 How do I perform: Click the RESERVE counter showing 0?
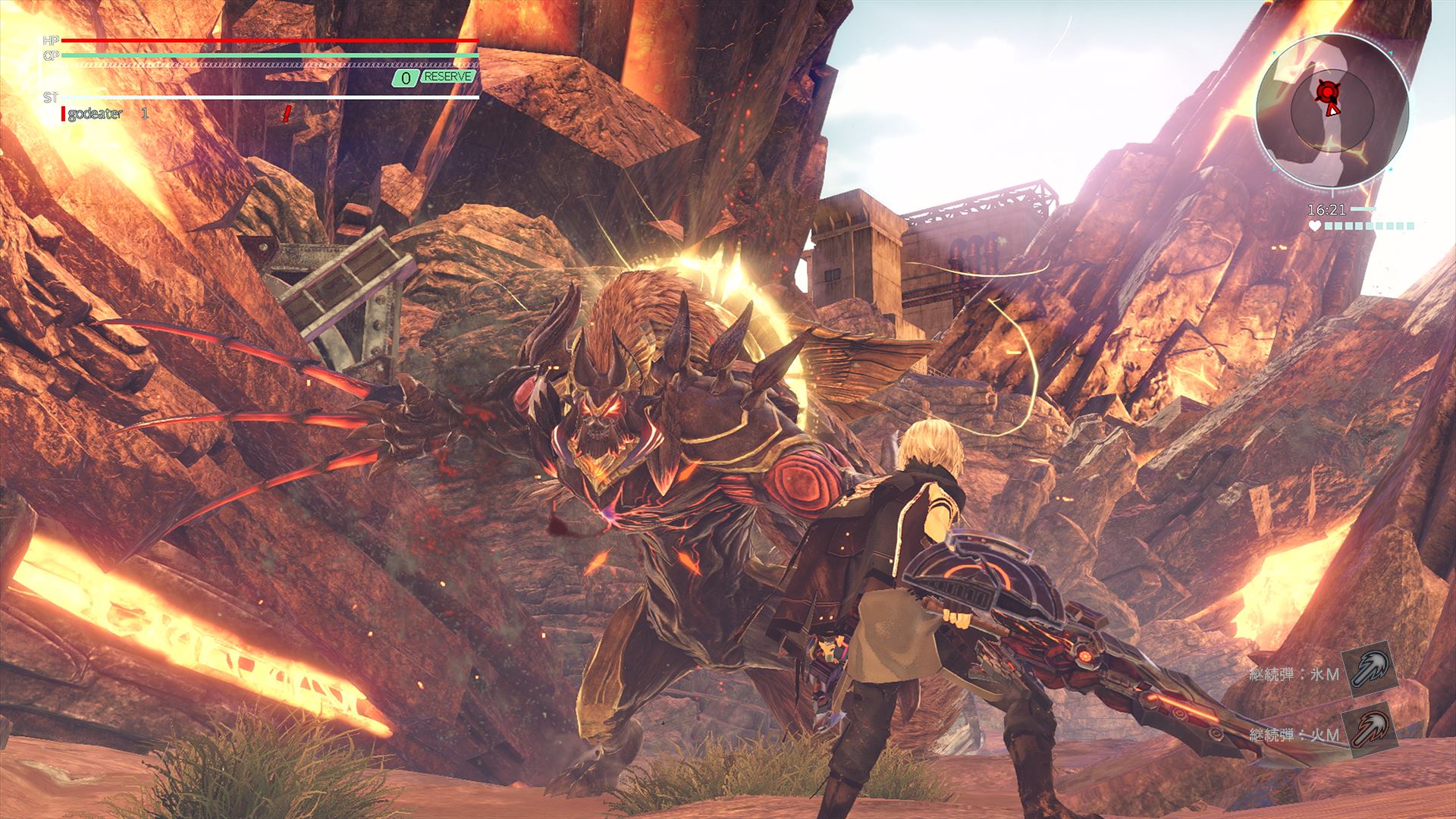(x=405, y=77)
